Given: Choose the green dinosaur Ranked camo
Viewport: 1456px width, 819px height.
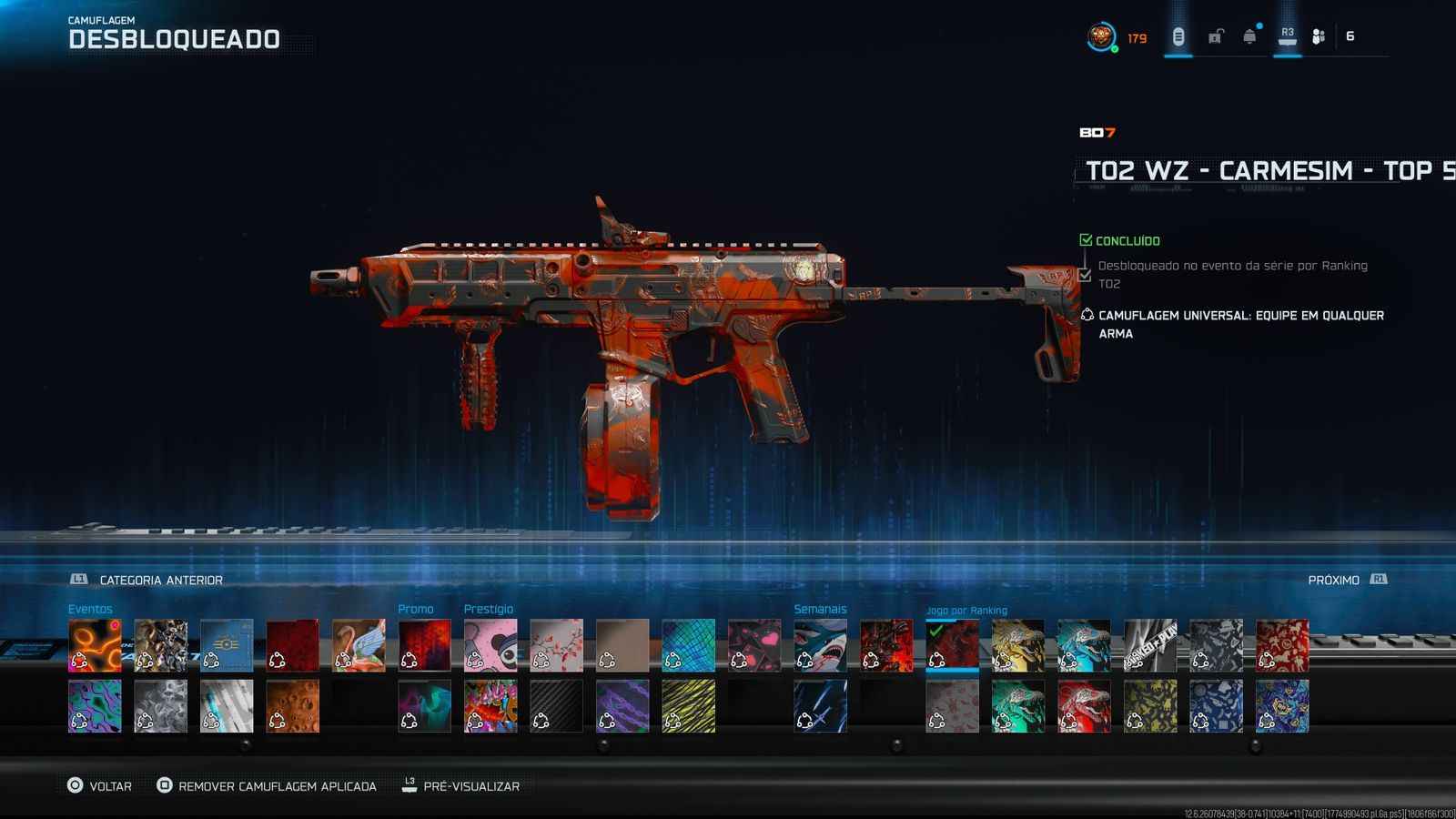Looking at the screenshot, I should point(1017,706).
